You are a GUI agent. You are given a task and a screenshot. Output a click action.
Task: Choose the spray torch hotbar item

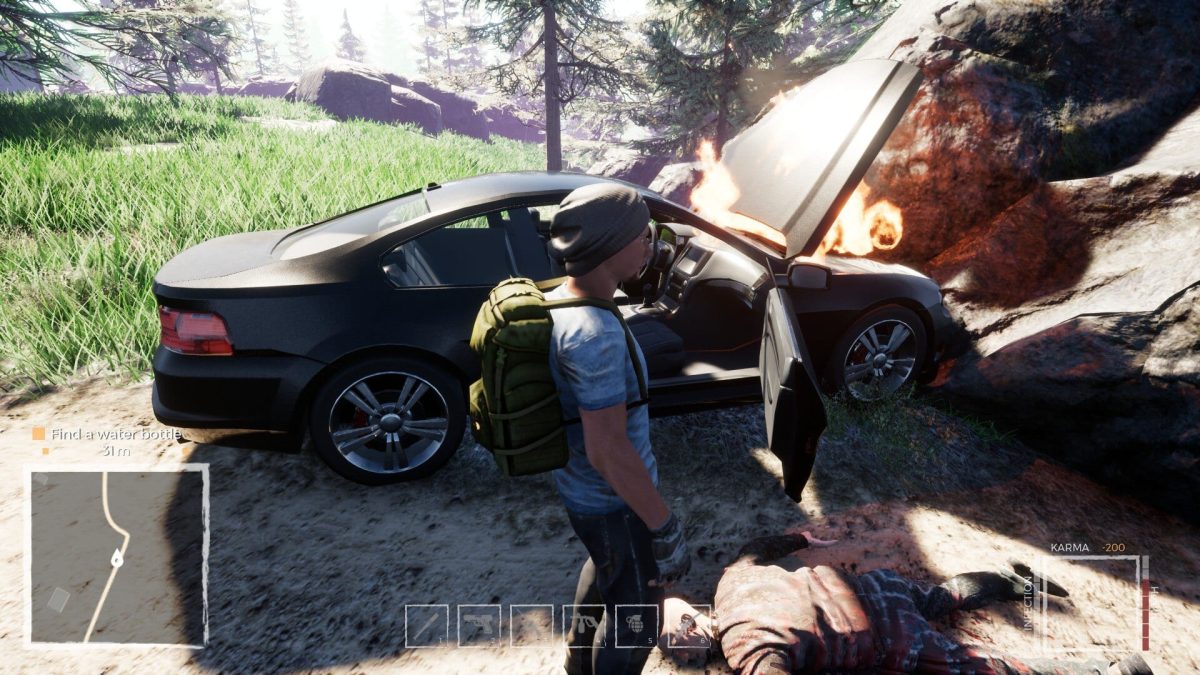tap(584, 626)
